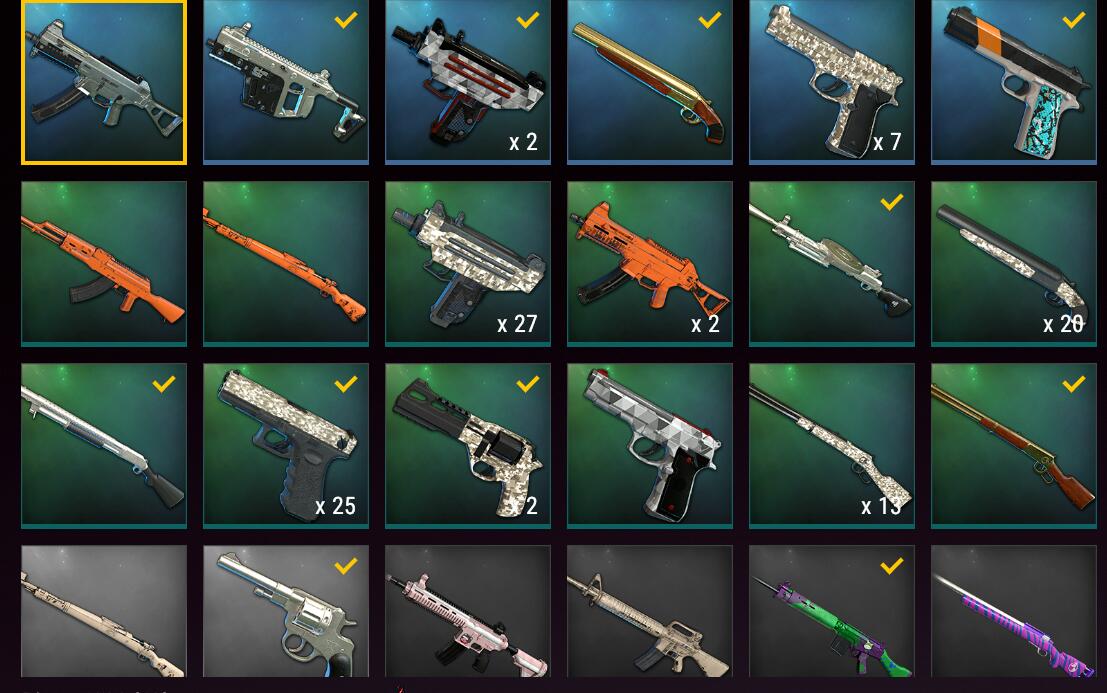Select the silver pump shotgun skin

(104, 445)
